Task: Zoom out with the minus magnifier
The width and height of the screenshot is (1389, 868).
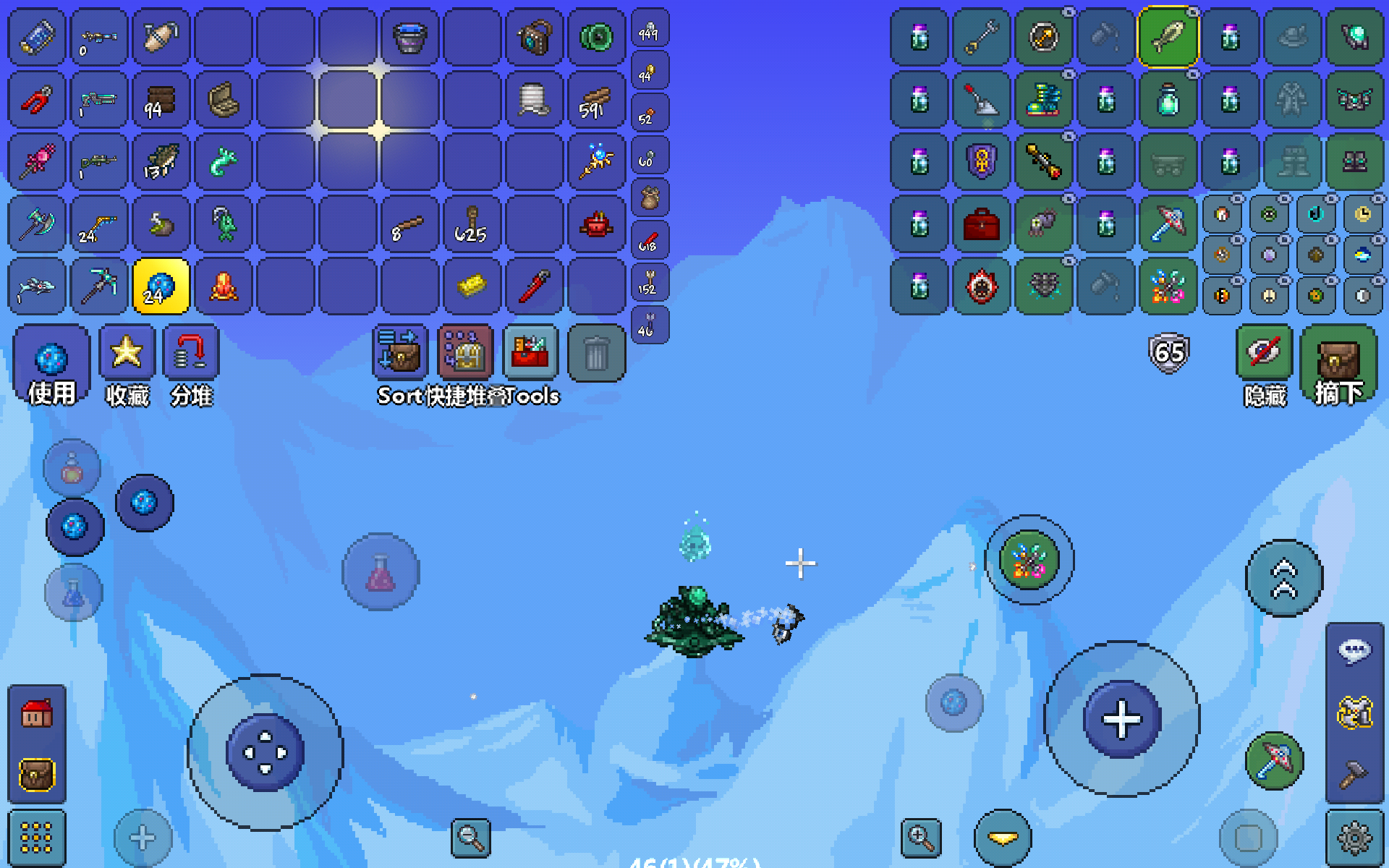Action: pos(470,838)
